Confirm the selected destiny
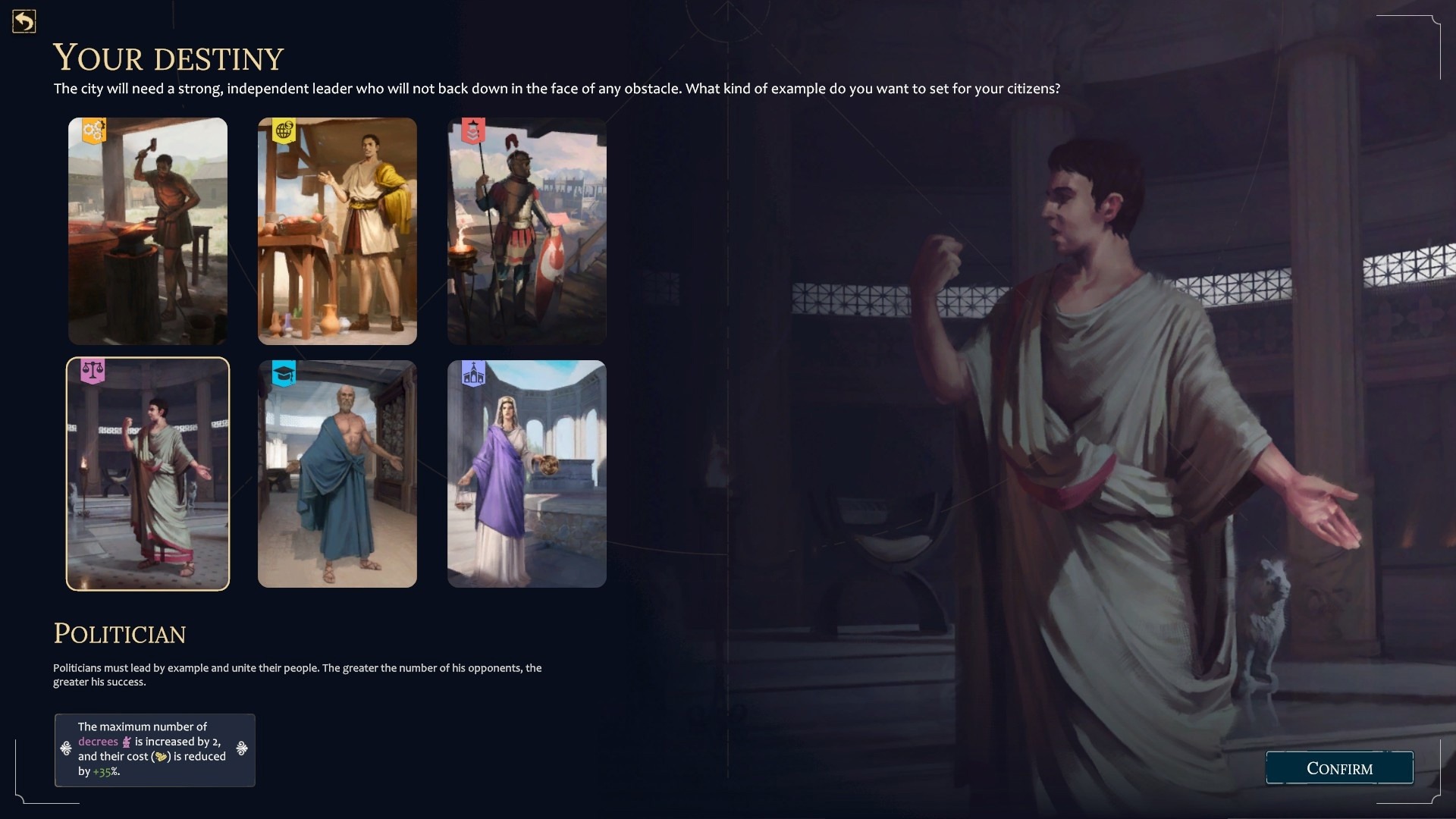 tap(1339, 768)
